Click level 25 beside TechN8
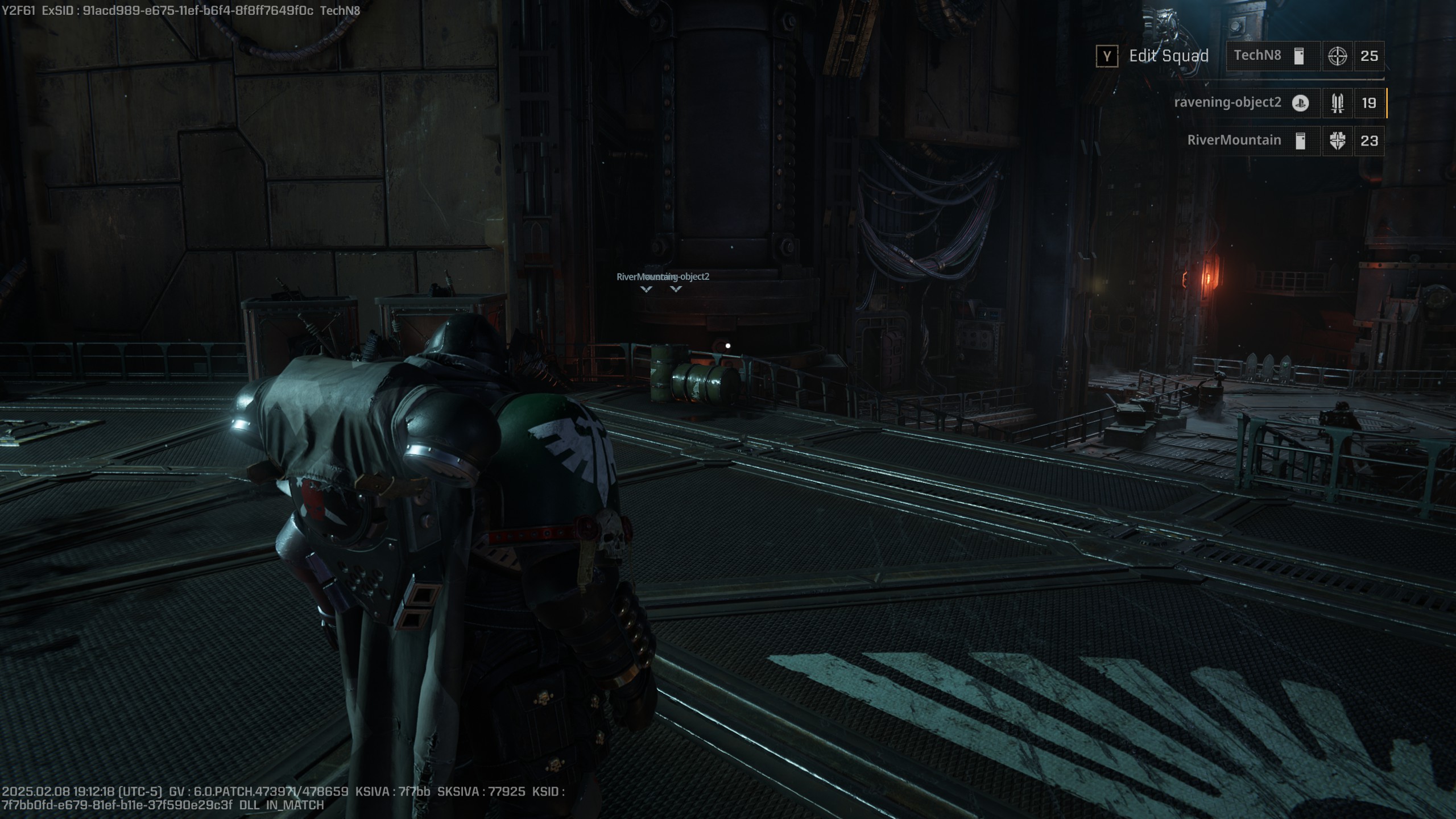 coord(1369,56)
